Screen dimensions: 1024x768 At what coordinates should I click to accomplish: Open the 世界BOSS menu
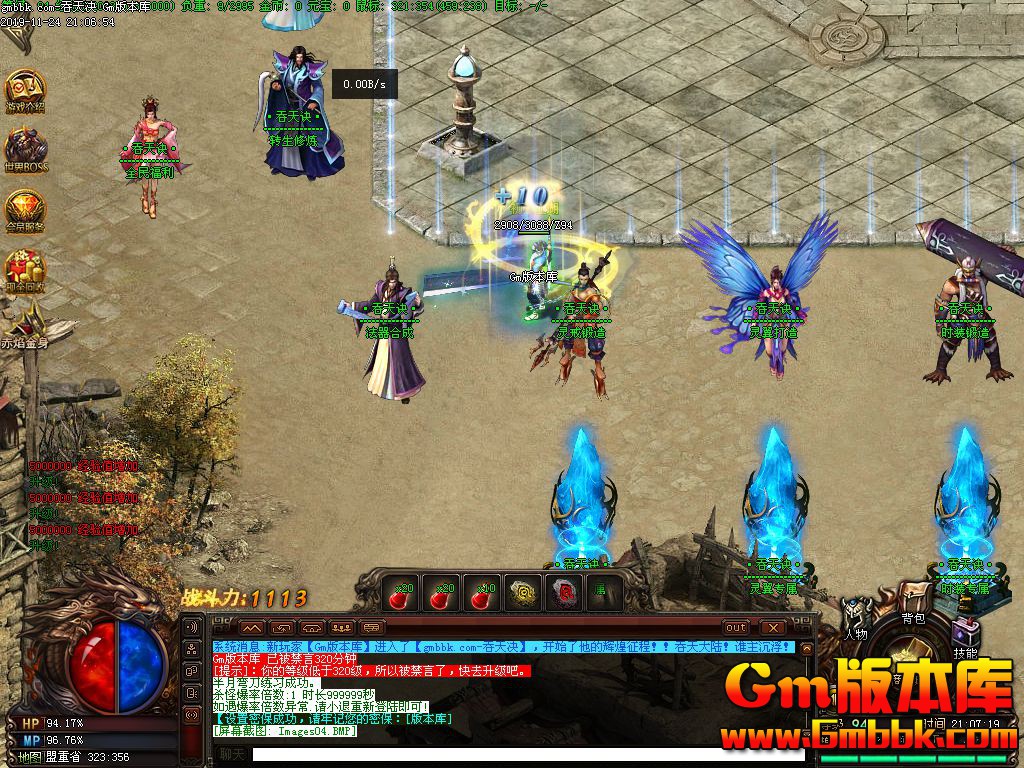(24, 148)
